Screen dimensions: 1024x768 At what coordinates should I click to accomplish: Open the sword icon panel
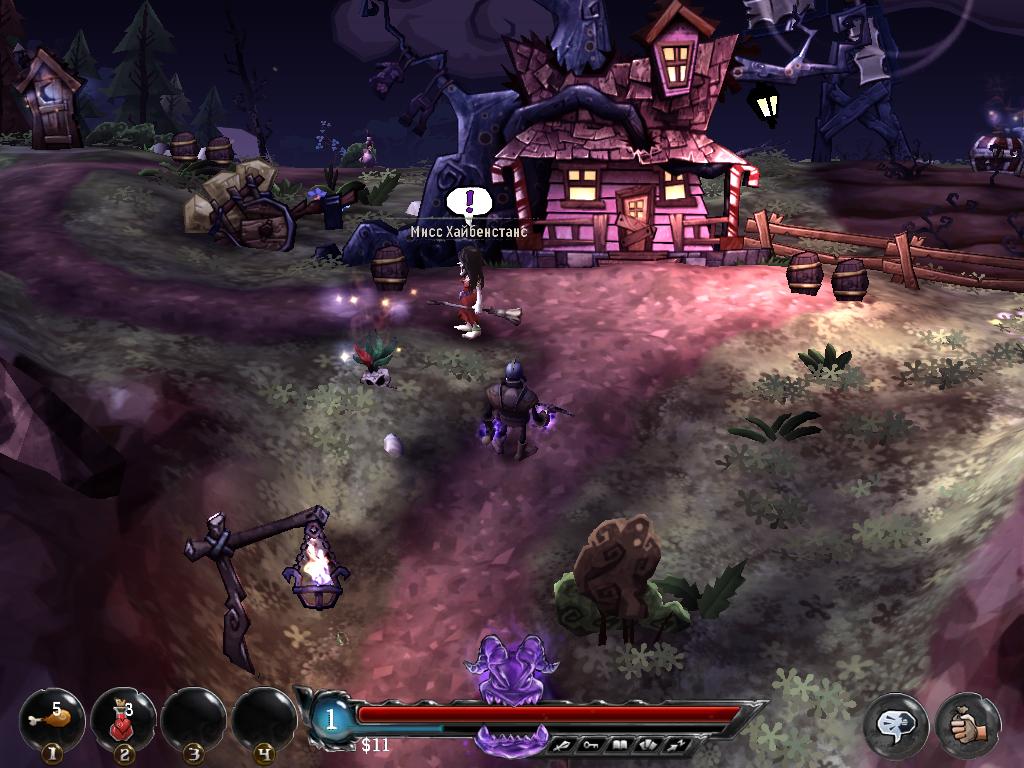(x=563, y=745)
